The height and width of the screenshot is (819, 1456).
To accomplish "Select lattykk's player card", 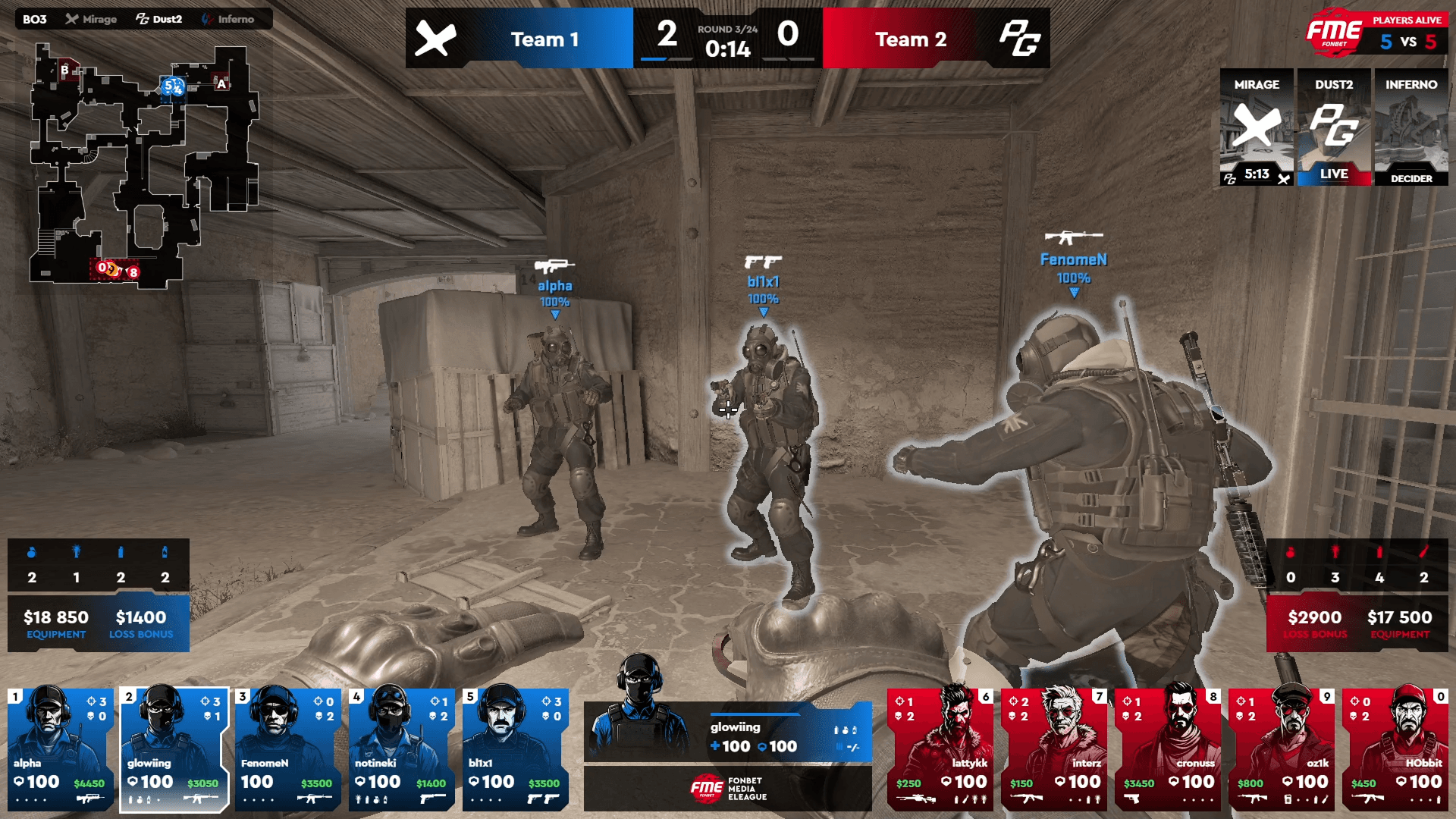I will (940, 749).
